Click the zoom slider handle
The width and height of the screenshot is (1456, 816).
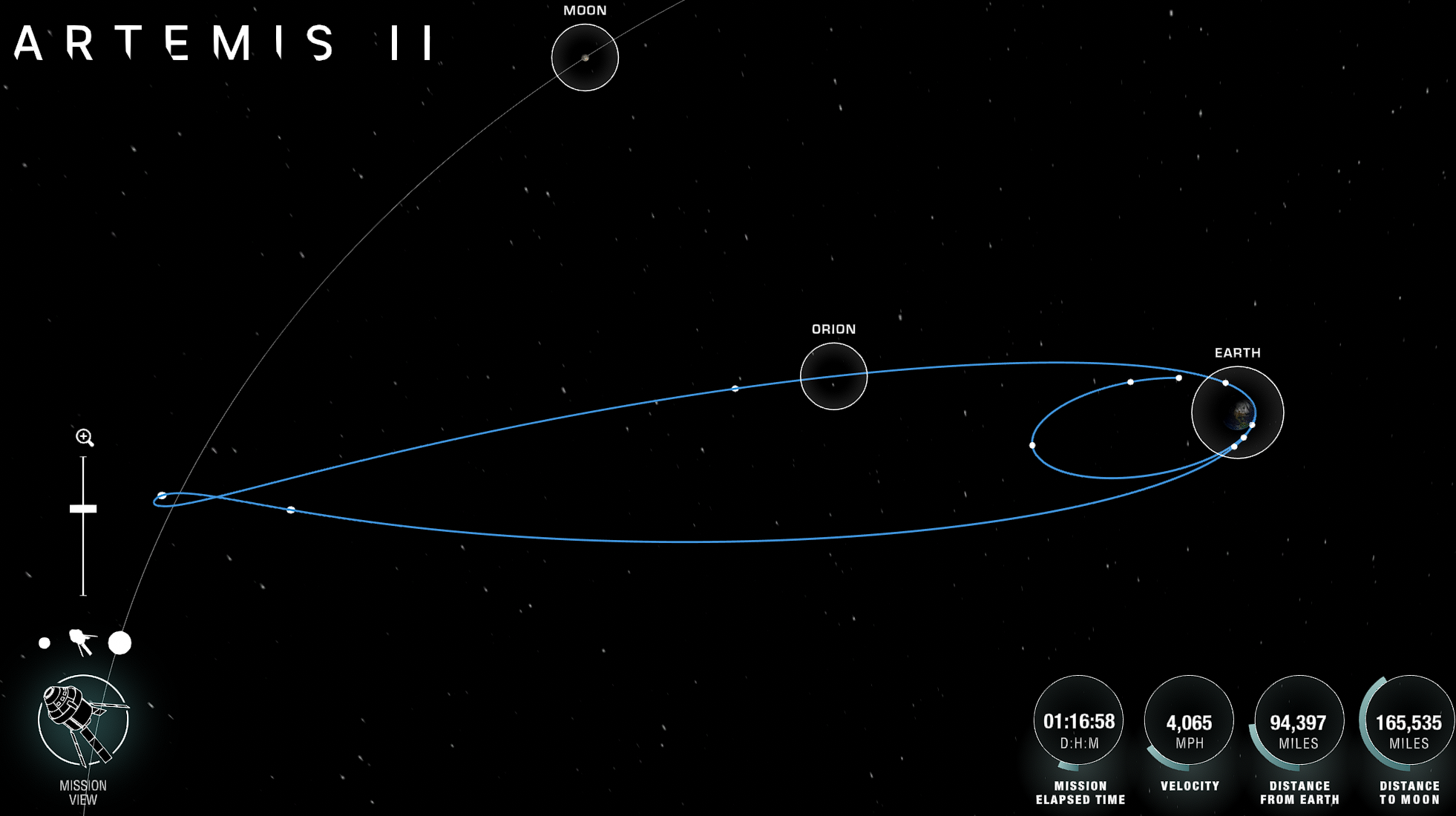(x=83, y=509)
